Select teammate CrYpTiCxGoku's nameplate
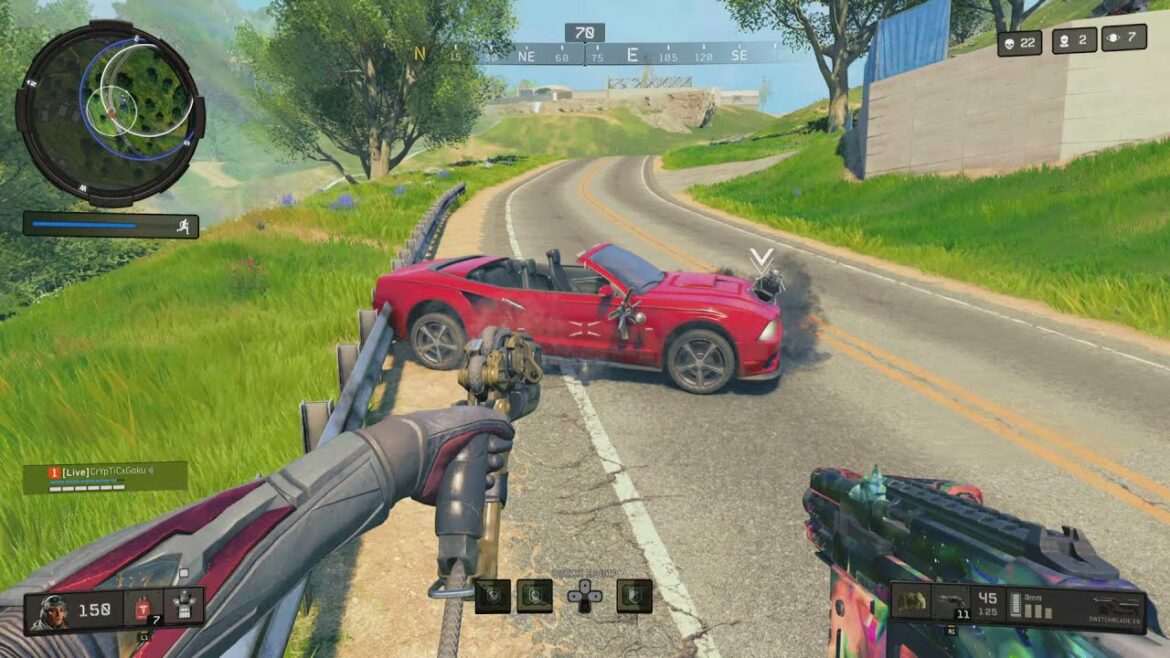This screenshot has width=1170, height=658. (105, 475)
